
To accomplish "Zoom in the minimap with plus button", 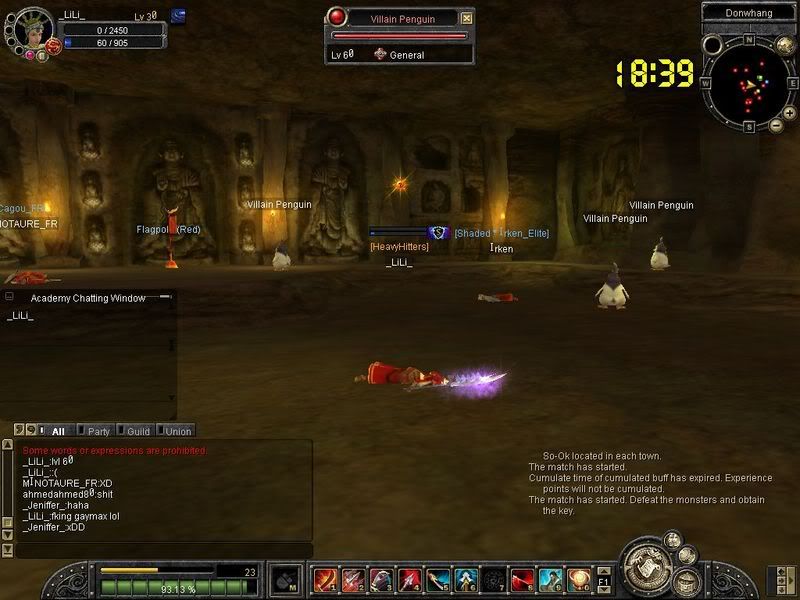I will pyautogui.click(x=789, y=114).
